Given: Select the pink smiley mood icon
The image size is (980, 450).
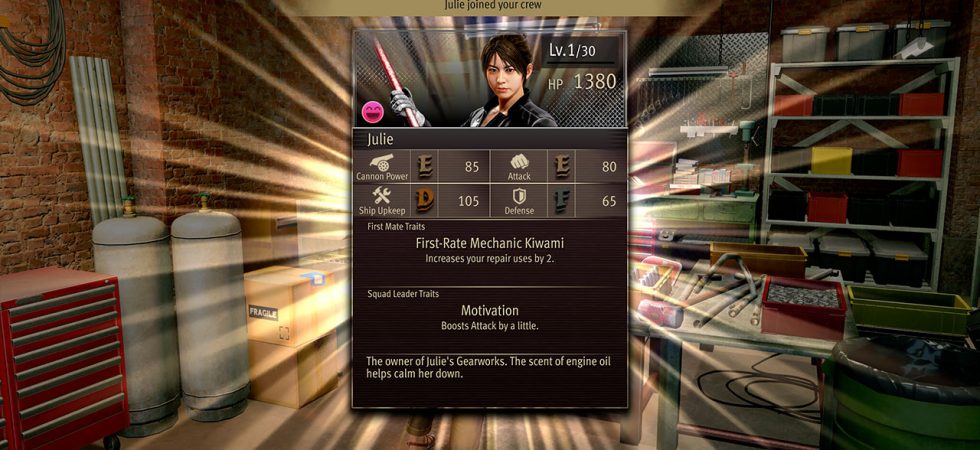Looking at the screenshot, I should tap(373, 112).
